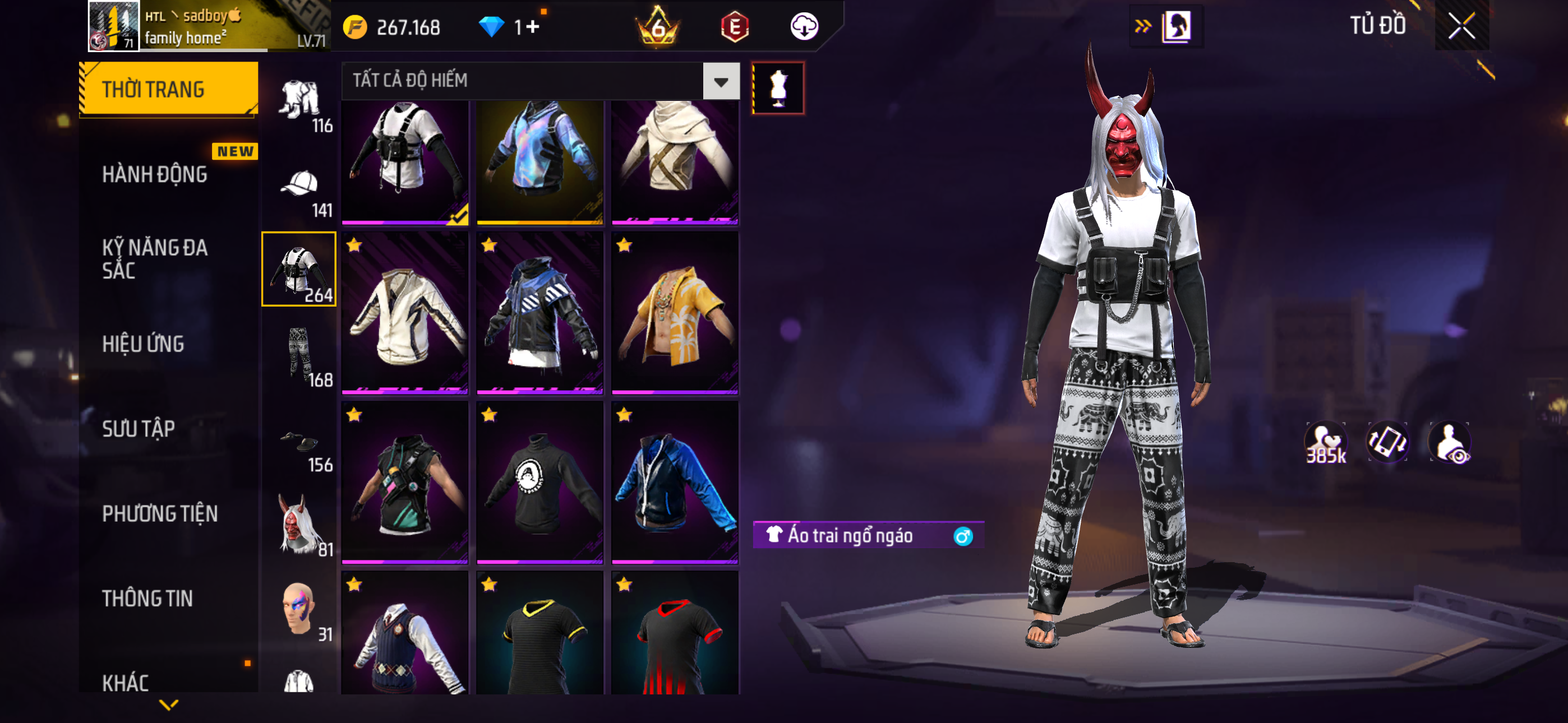The width and height of the screenshot is (1568, 723).
Task: Toggle the character view eye icon
Action: click(1451, 443)
